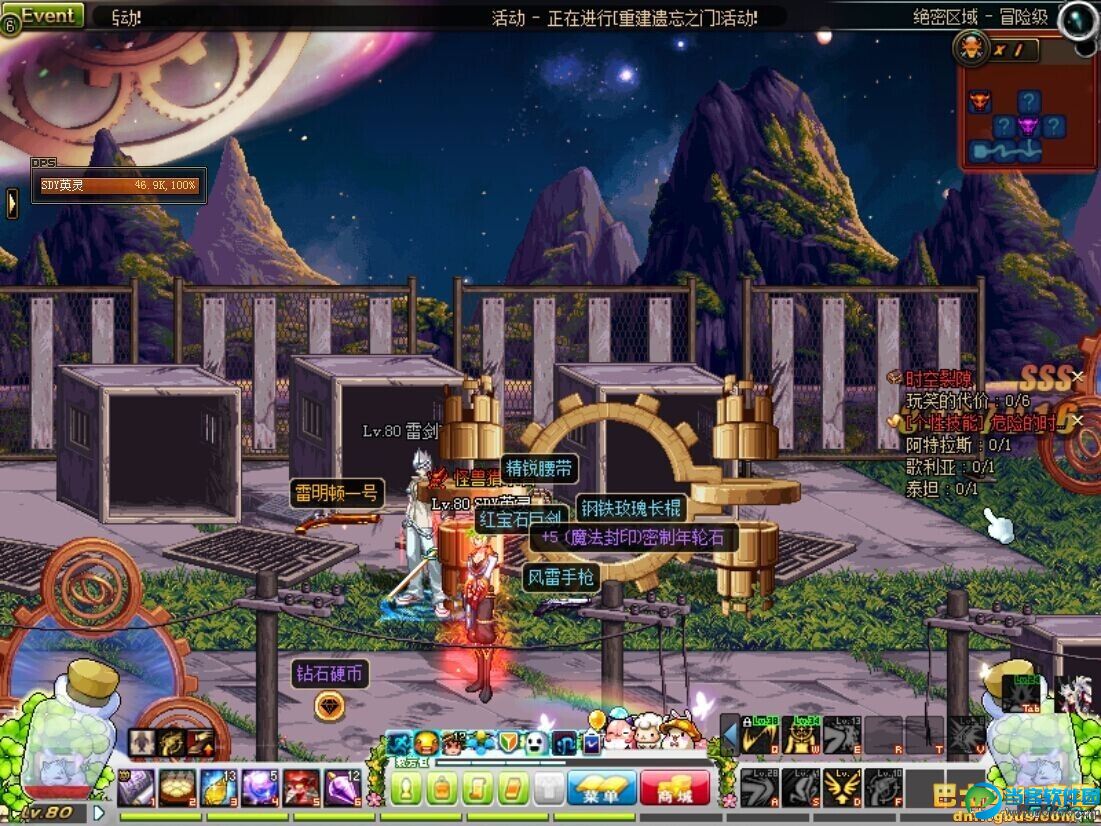Select the yellow gem item in slot 3
This screenshot has height=826, width=1101.
tap(218, 788)
